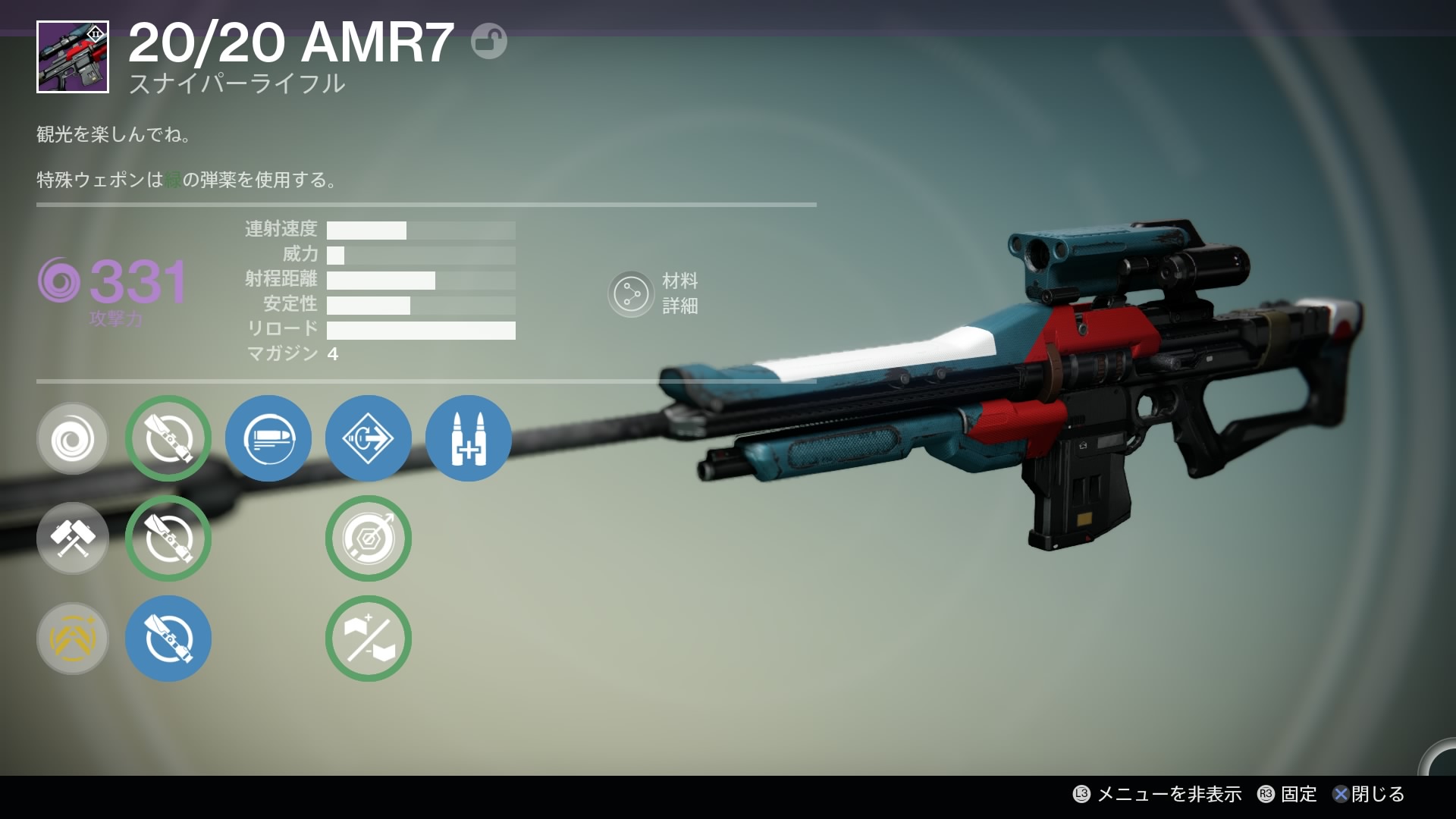
Task: Choose the green-ringed target arrow perk
Action: tap(369, 538)
